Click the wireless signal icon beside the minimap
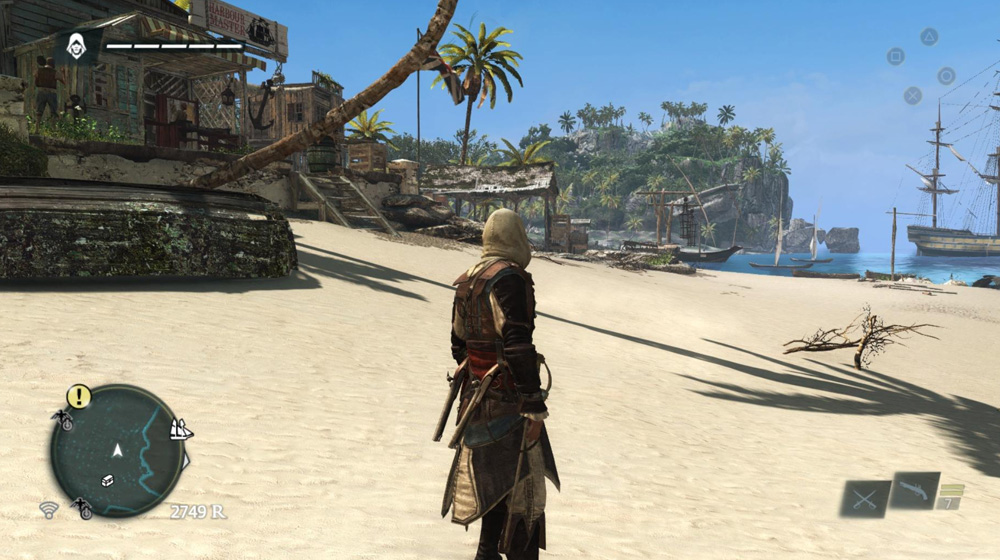The image size is (1000, 560). pos(48,510)
